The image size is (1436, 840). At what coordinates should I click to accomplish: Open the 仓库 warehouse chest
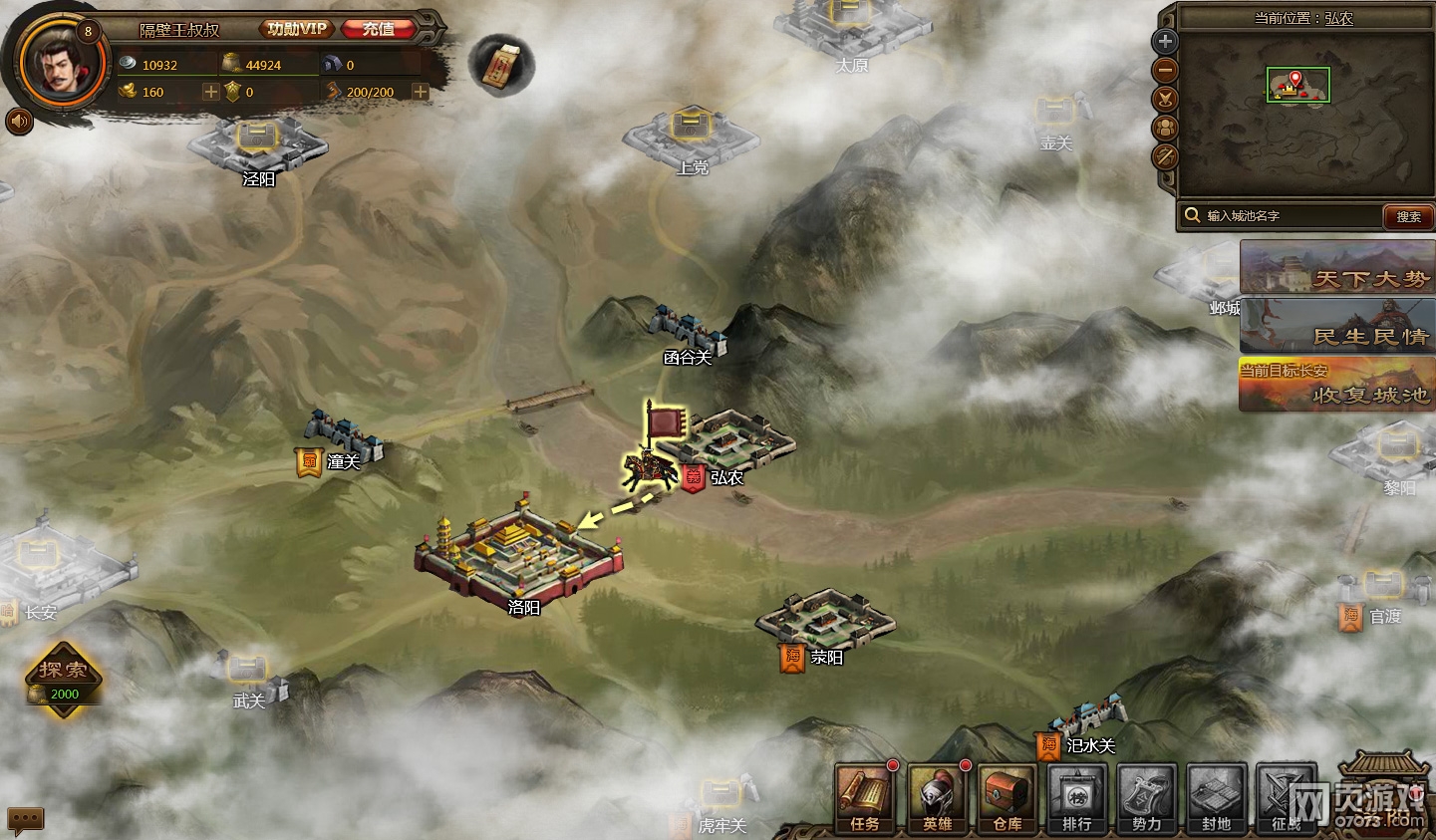coord(1007,798)
